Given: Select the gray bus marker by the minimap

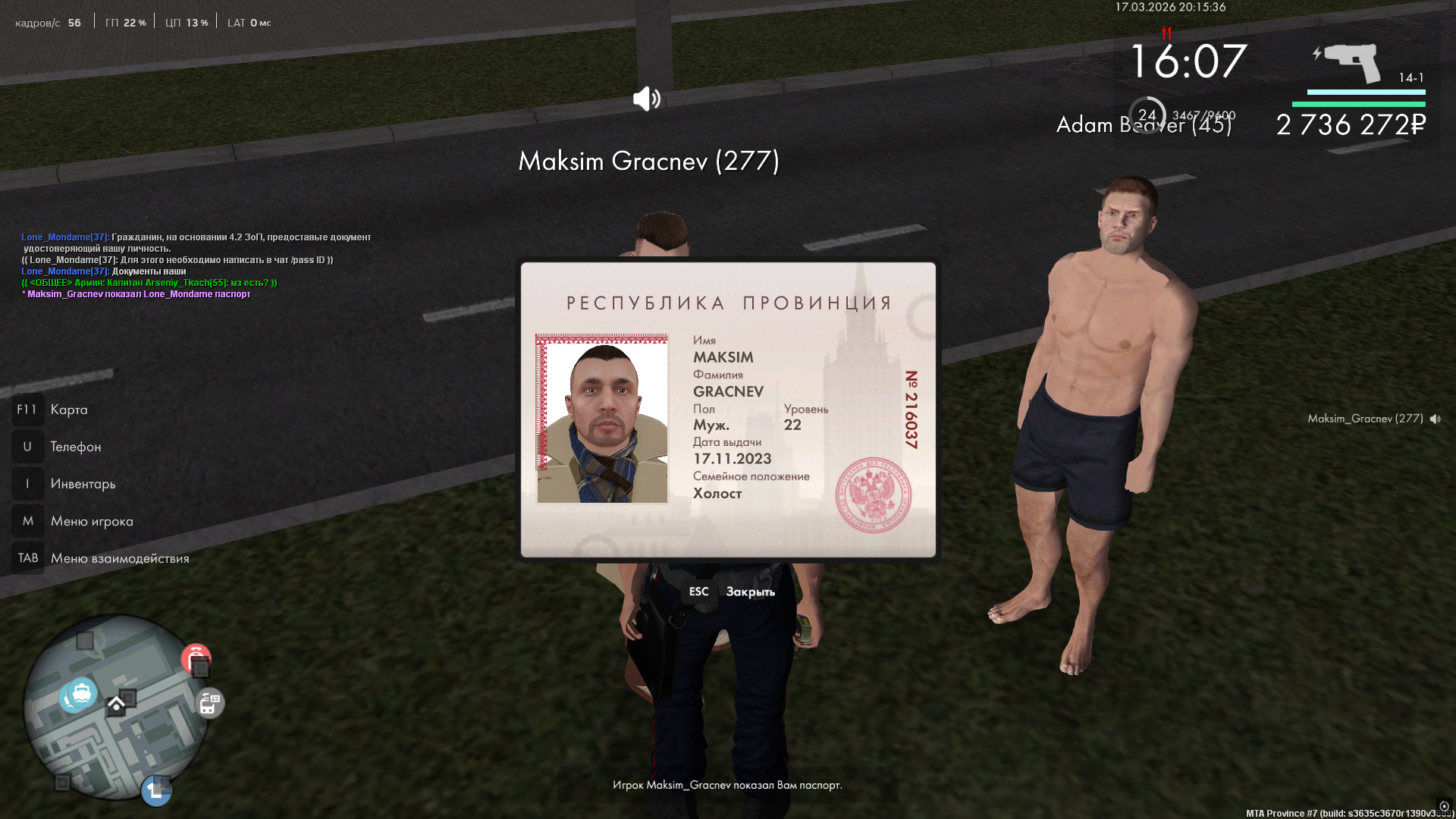Looking at the screenshot, I should pos(209,704).
